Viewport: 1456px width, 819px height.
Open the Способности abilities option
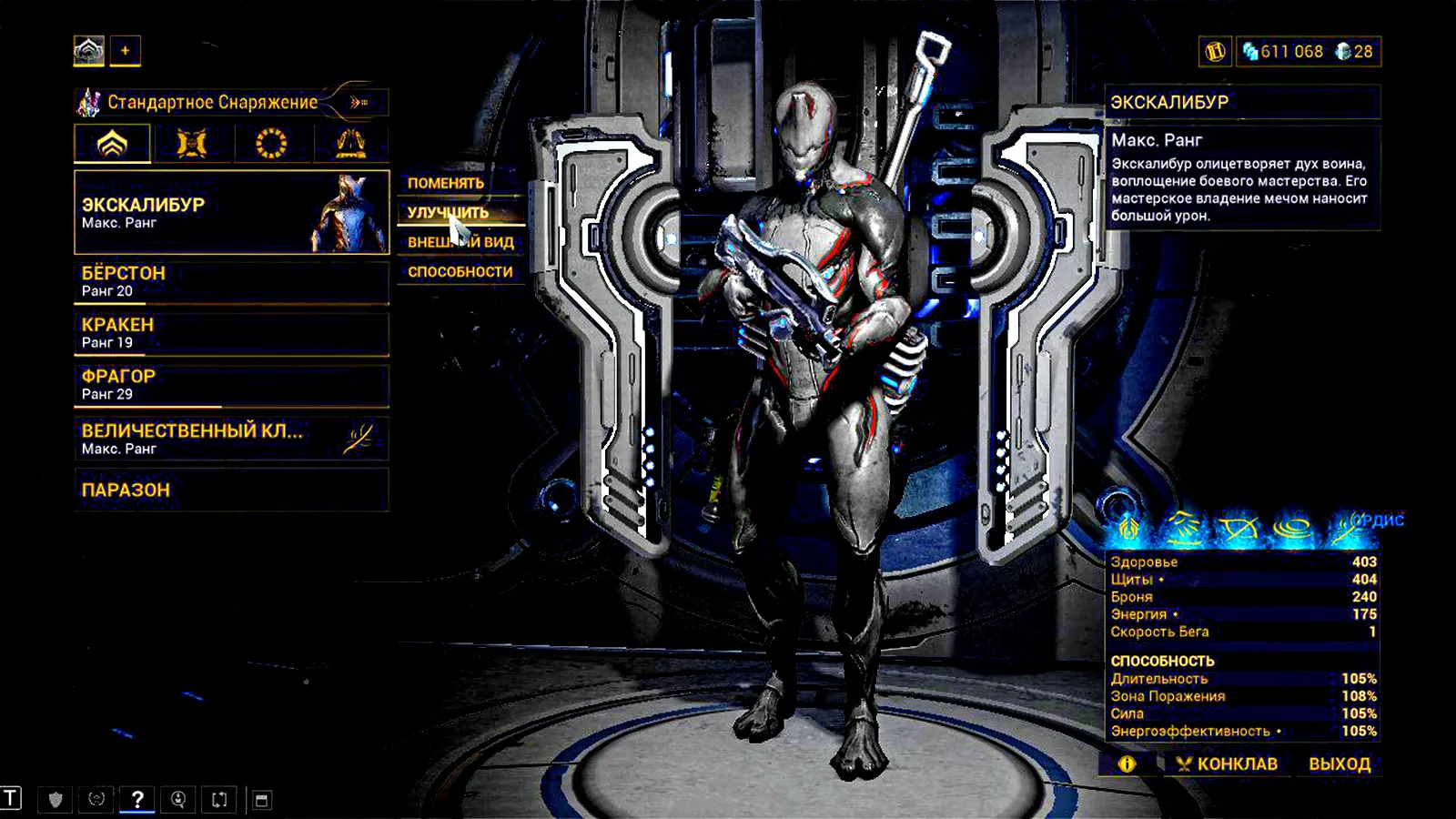pyautogui.click(x=460, y=271)
